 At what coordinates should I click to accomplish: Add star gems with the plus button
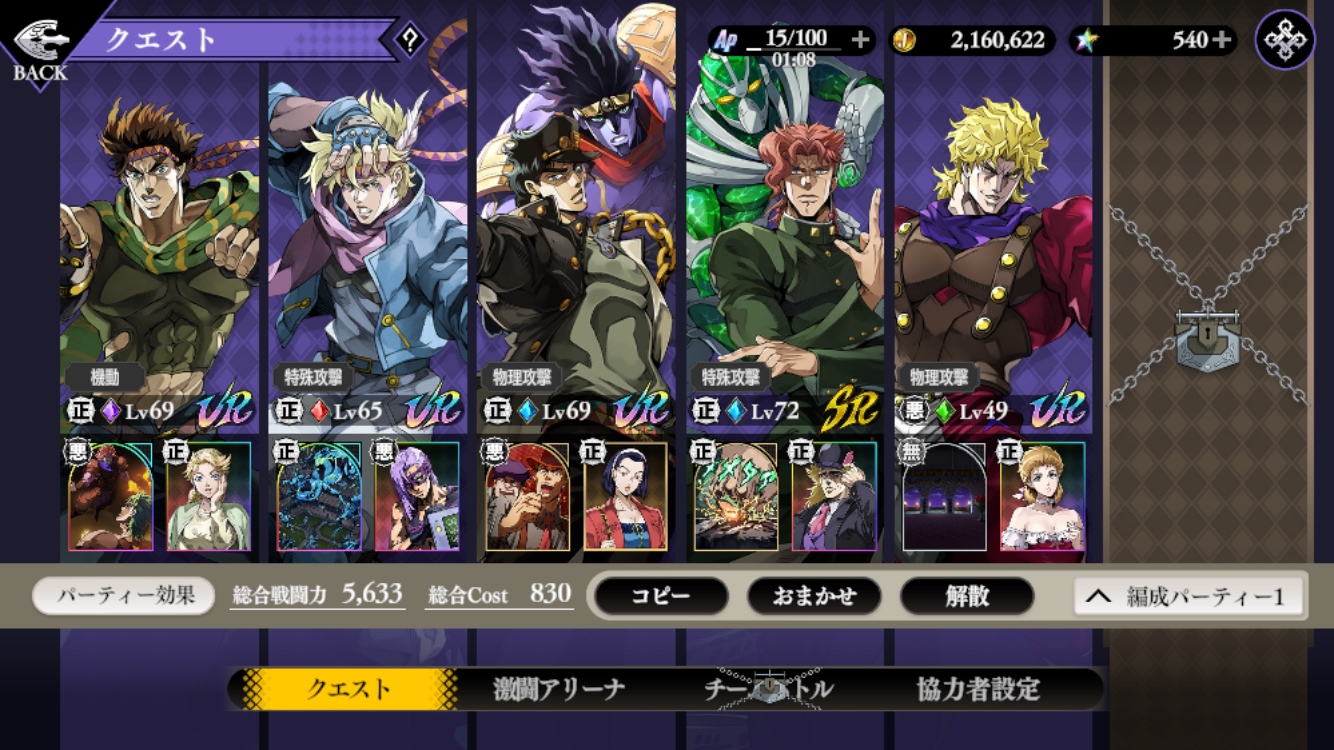(x=1222, y=40)
